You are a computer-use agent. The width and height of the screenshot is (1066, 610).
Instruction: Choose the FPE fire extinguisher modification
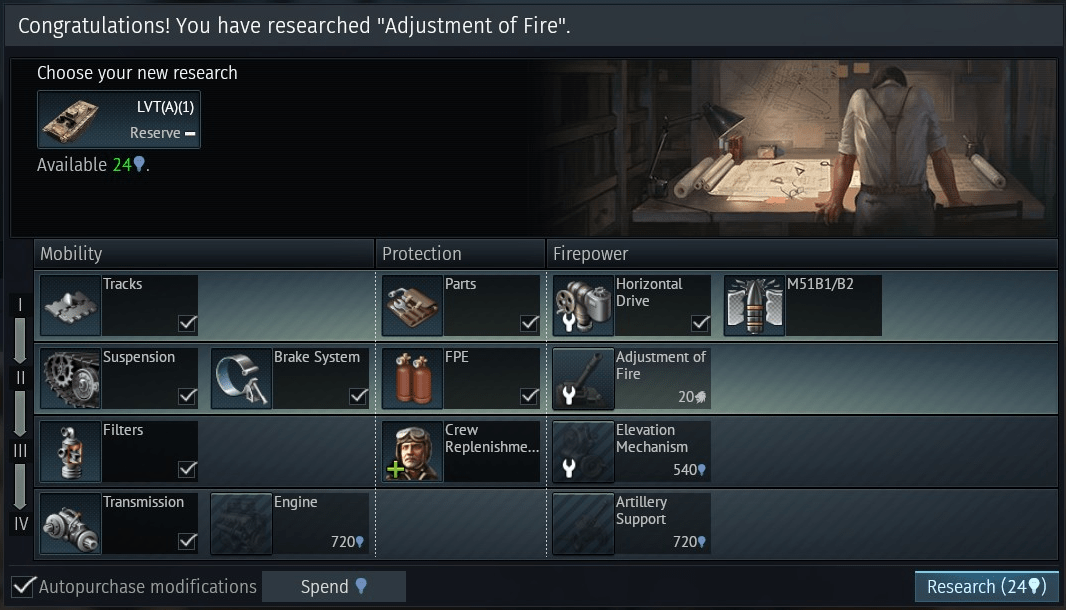coord(461,378)
